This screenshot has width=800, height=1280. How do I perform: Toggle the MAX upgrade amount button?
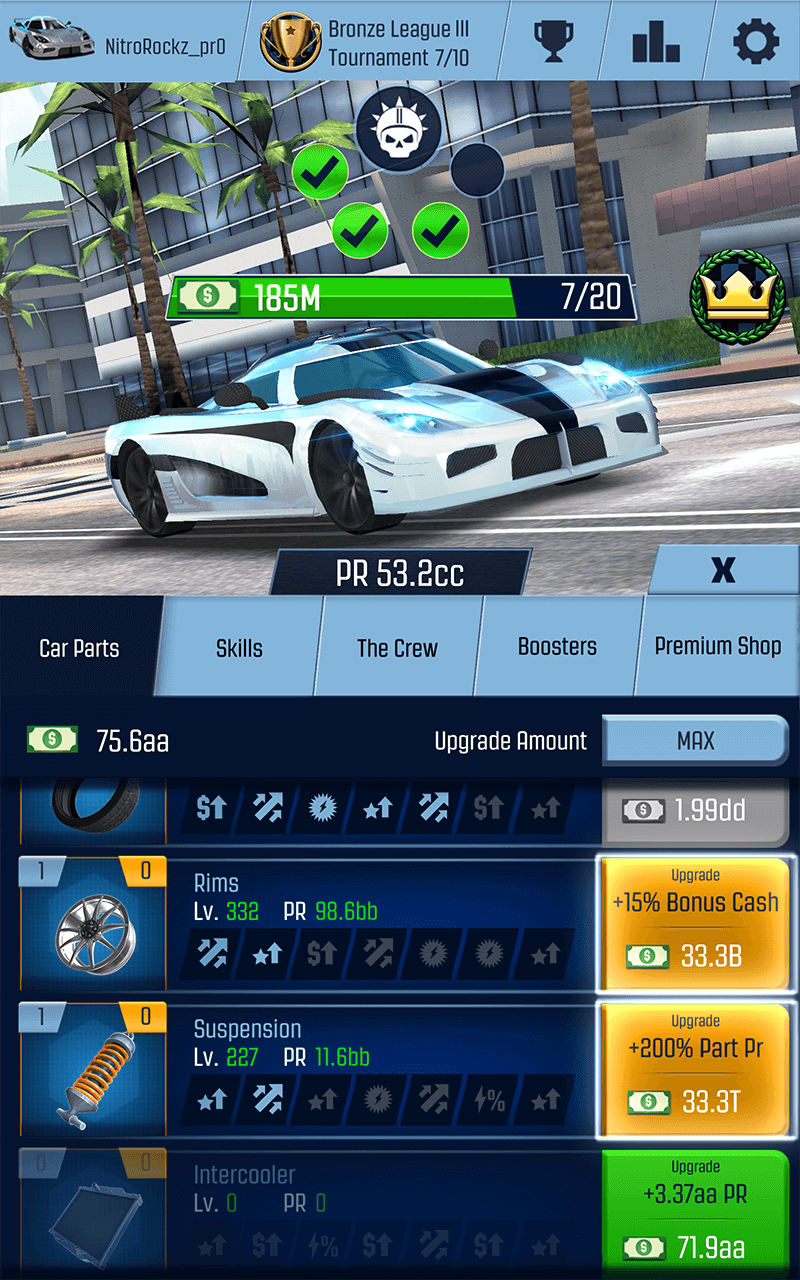coord(695,741)
